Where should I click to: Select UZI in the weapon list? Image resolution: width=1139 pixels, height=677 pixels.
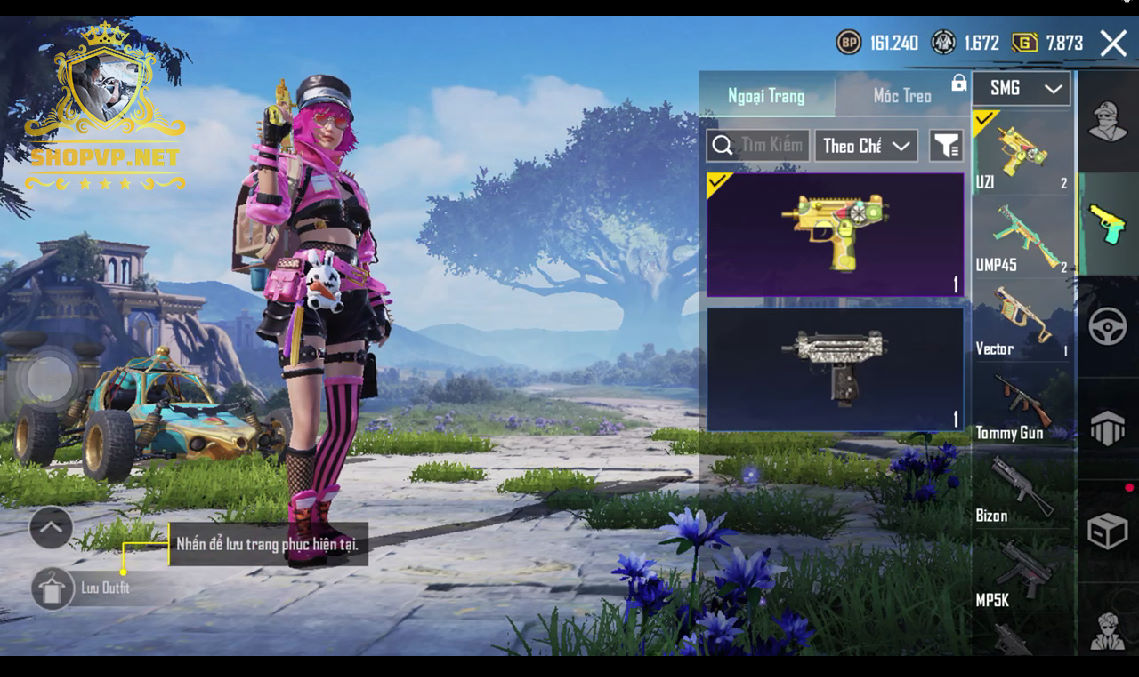click(x=1022, y=152)
